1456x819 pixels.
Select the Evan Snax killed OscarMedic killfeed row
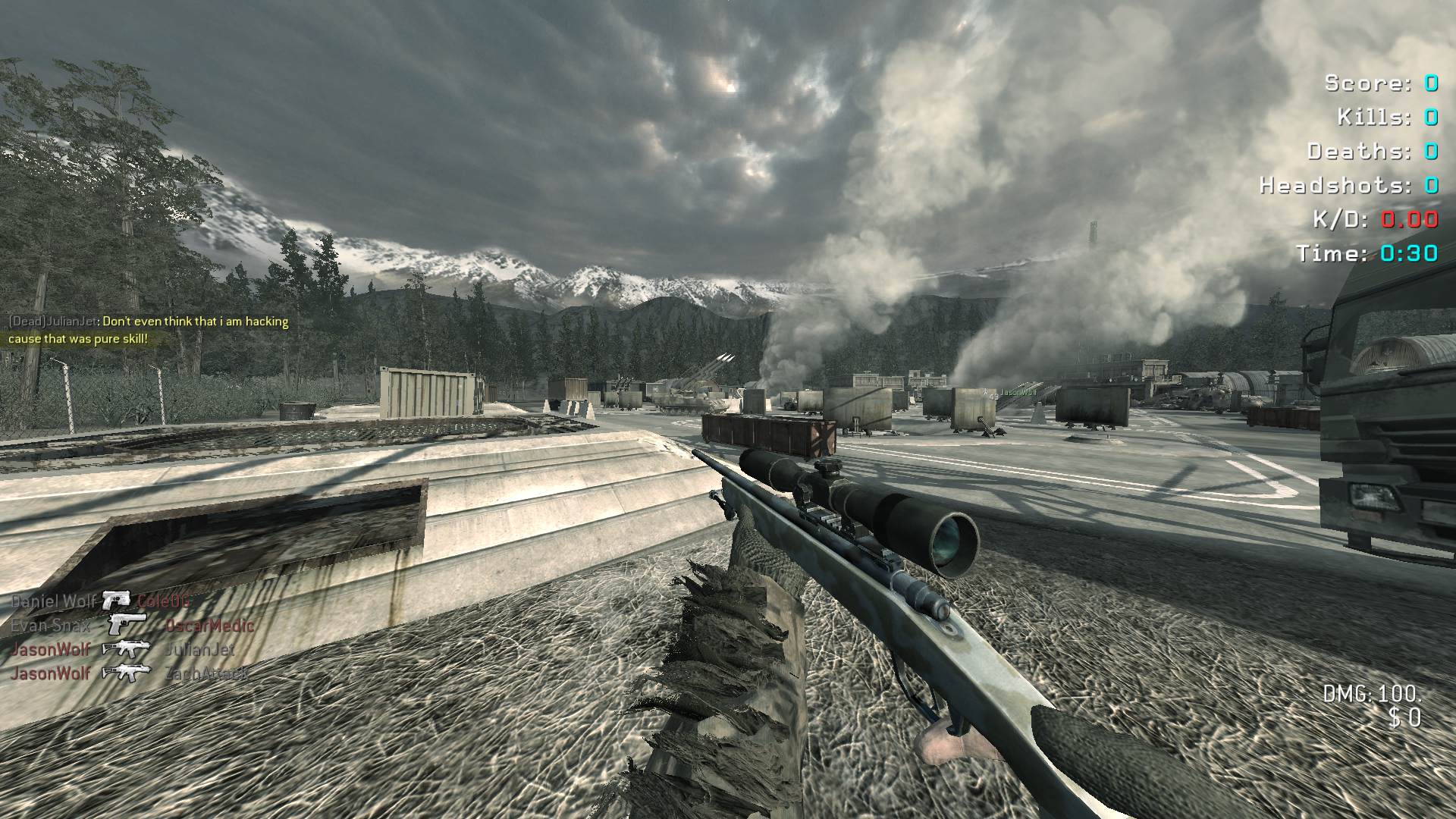point(132,626)
